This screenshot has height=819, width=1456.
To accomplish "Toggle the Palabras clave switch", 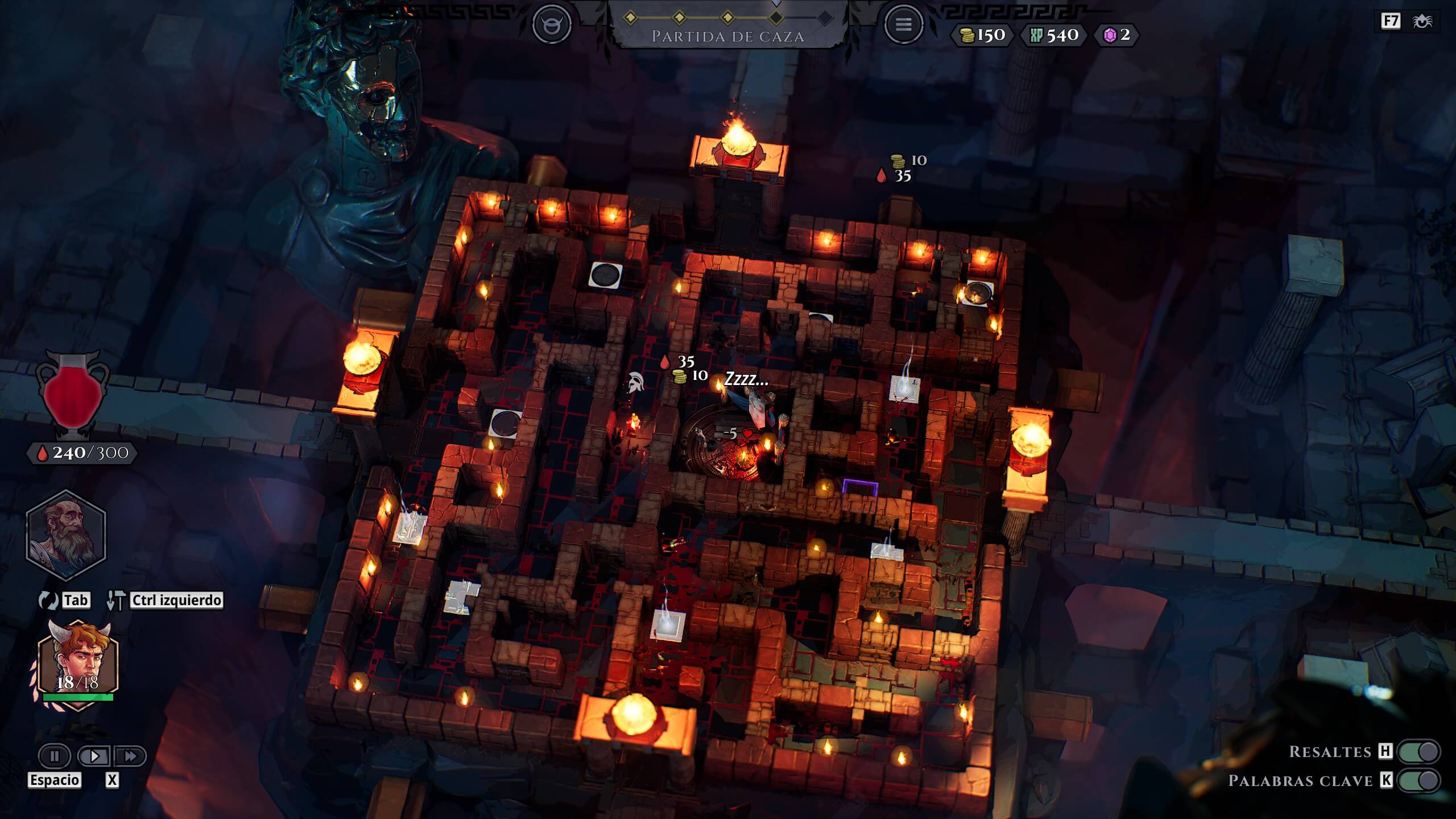I will pos(1418,781).
